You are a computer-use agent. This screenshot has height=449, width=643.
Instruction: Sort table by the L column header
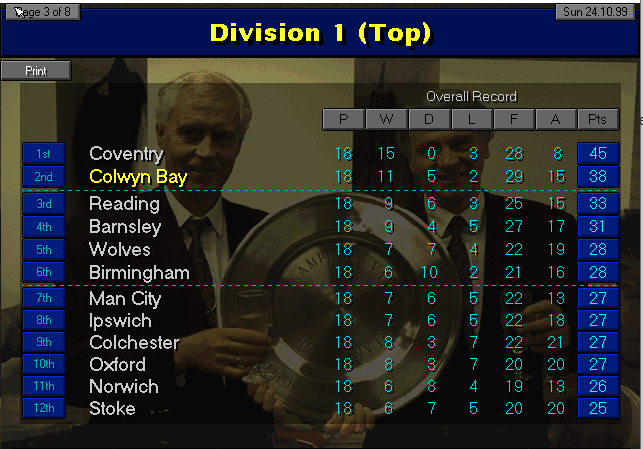[x=471, y=120]
